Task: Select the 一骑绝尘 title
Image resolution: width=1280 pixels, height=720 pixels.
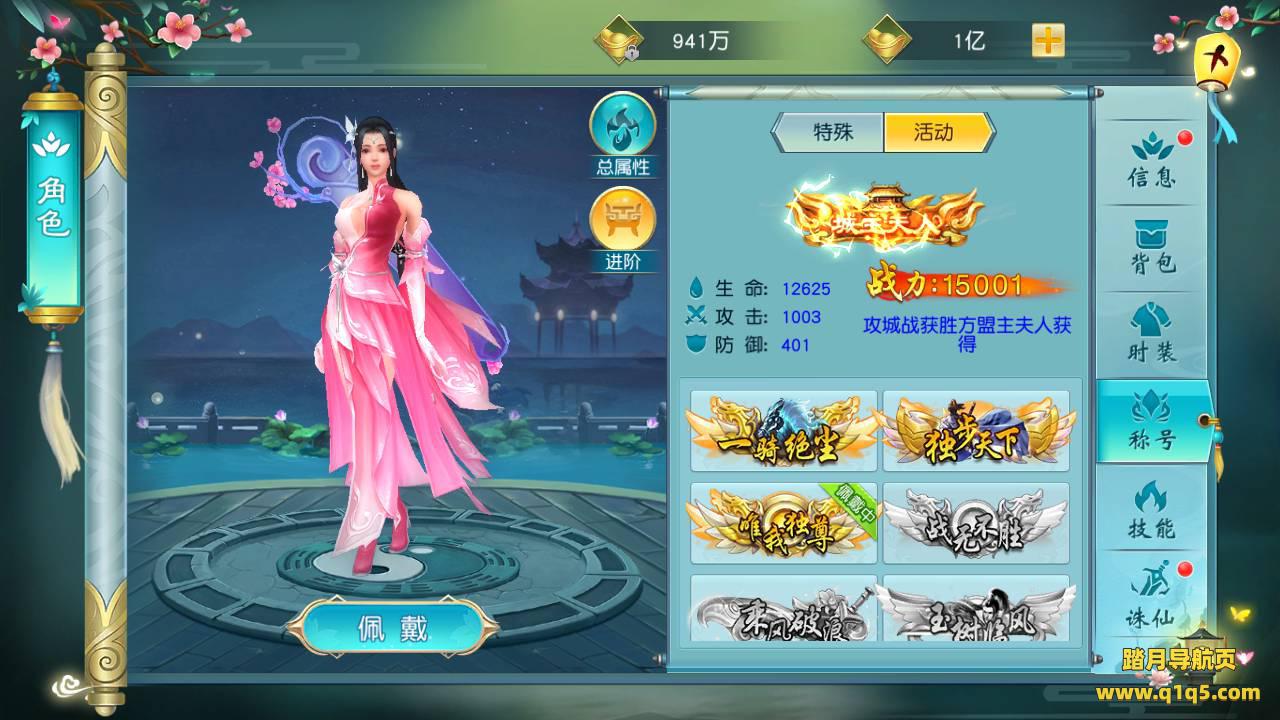Action: (781, 432)
